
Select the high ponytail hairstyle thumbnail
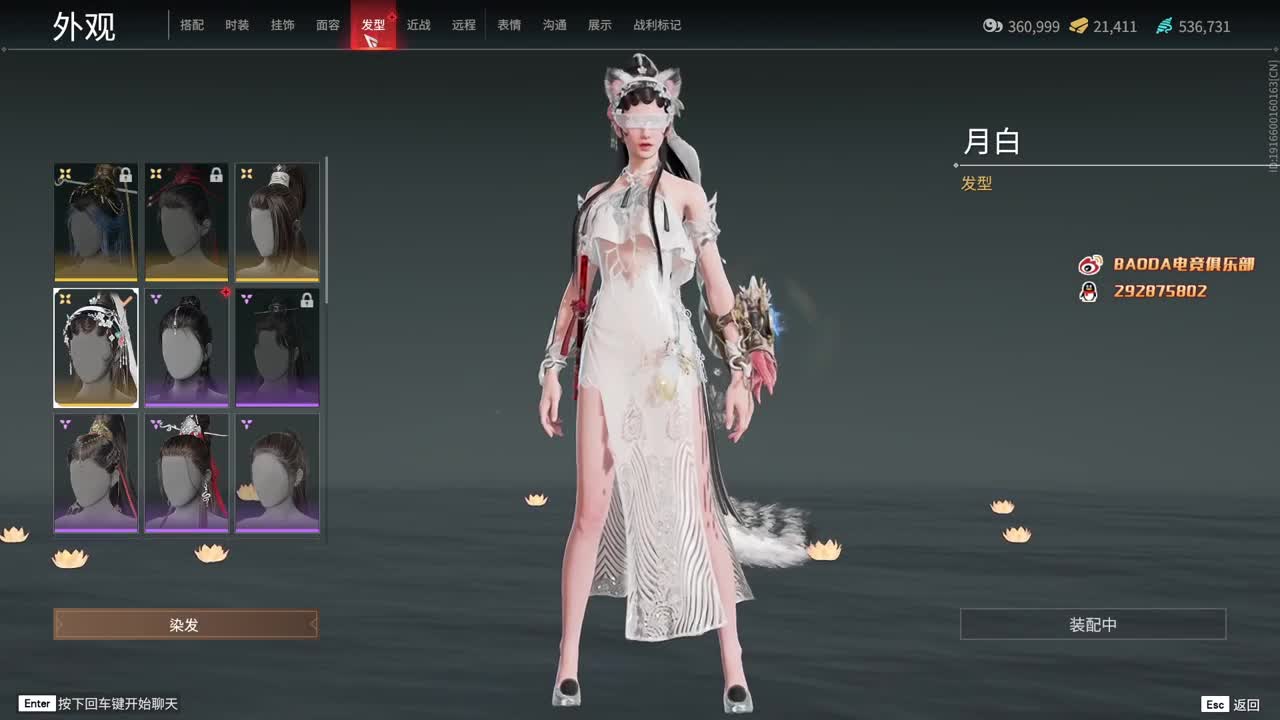pyautogui.click(x=277, y=222)
